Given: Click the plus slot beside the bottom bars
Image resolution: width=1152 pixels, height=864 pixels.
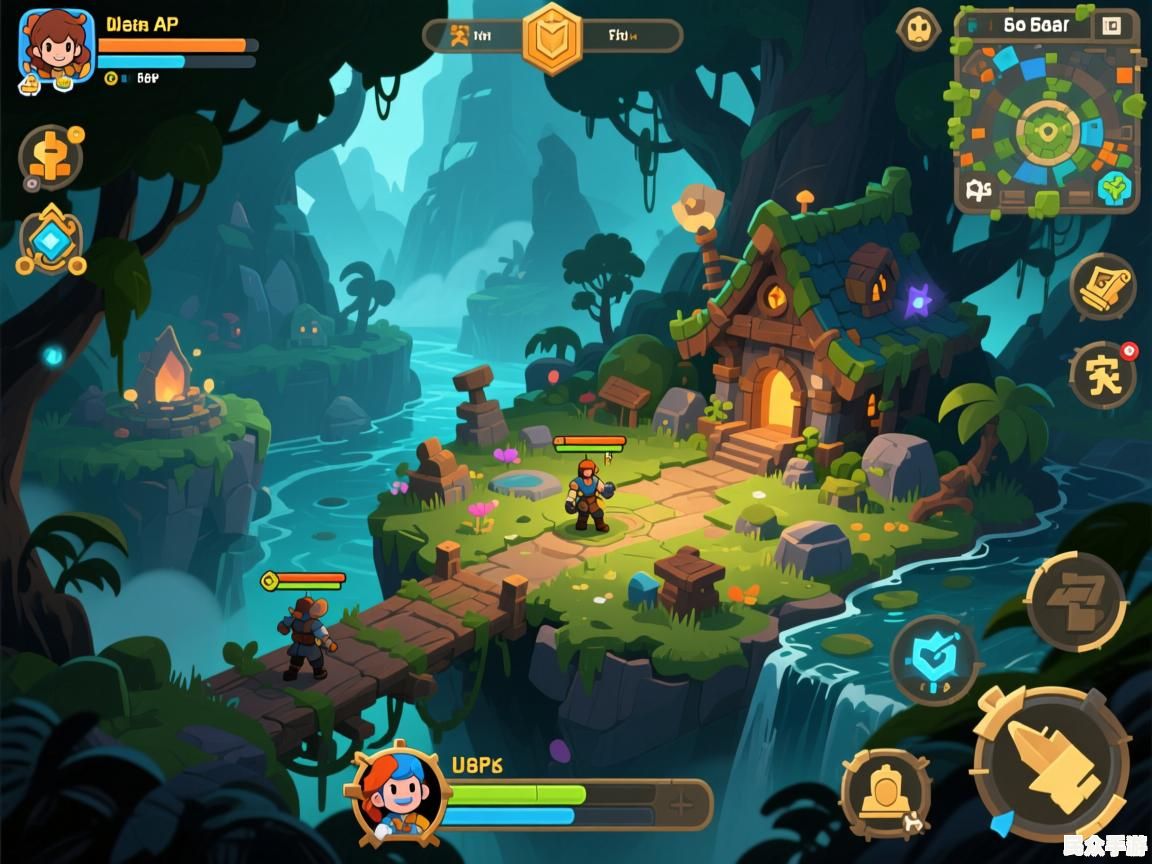Looking at the screenshot, I should point(682,804).
